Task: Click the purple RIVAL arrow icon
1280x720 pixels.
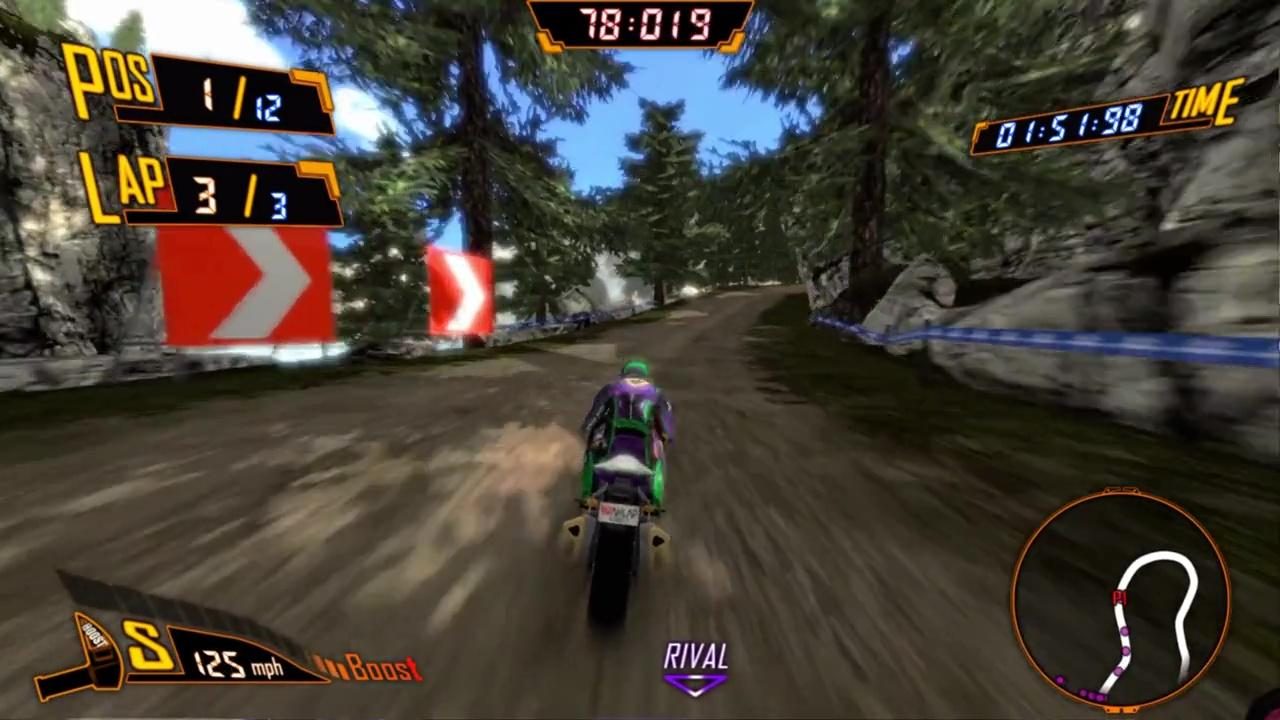Action: [695, 684]
